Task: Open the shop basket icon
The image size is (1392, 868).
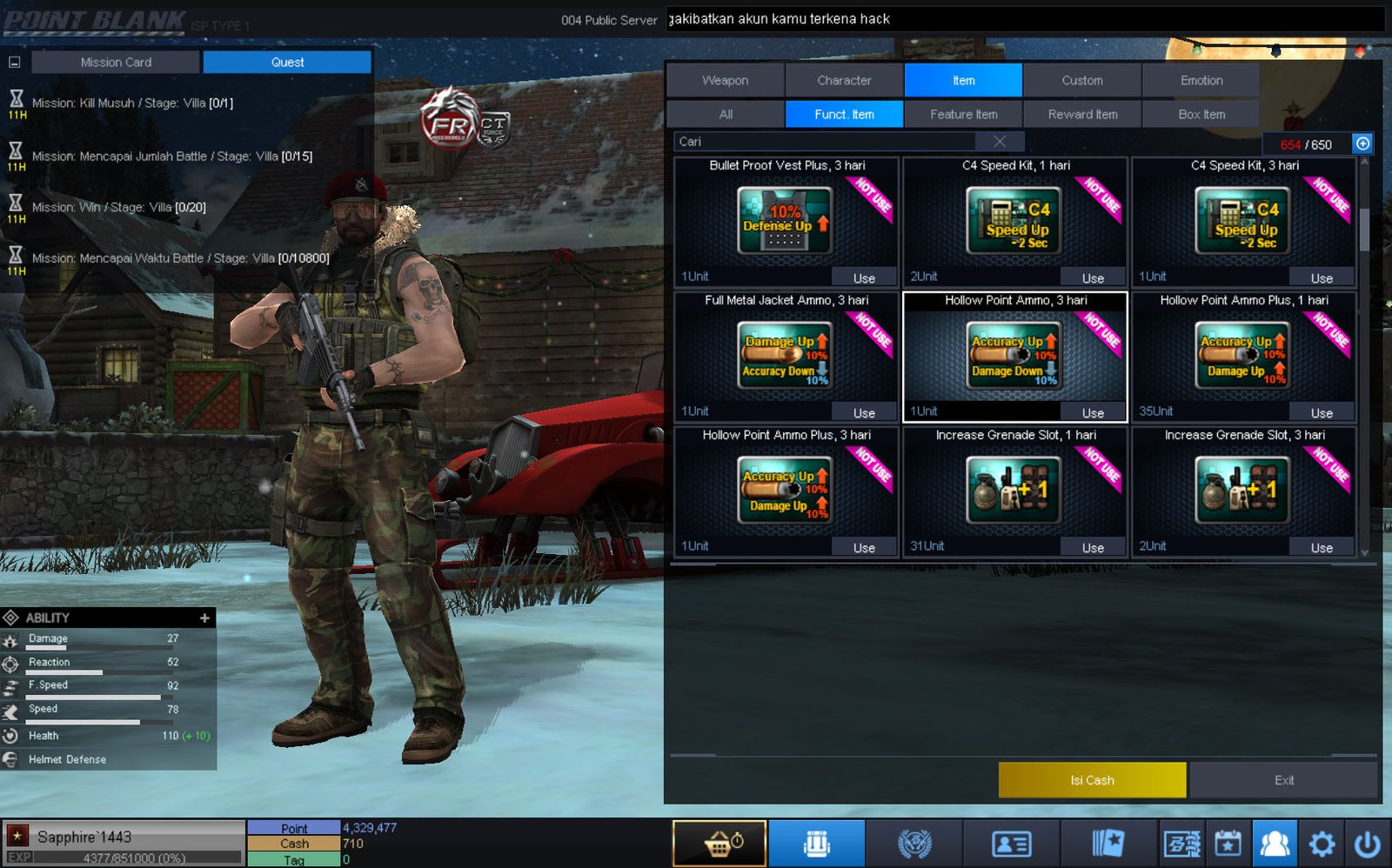Action: (x=719, y=843)
